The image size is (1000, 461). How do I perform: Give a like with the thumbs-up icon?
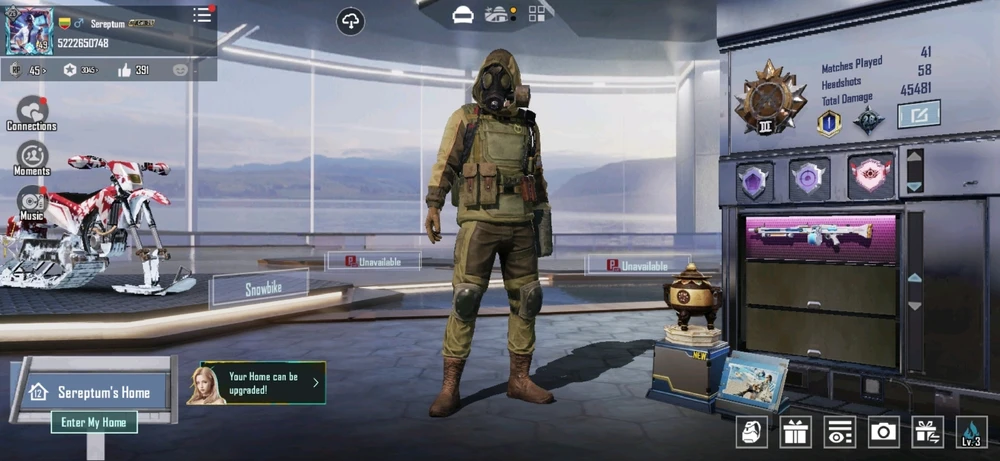(125, 70)
